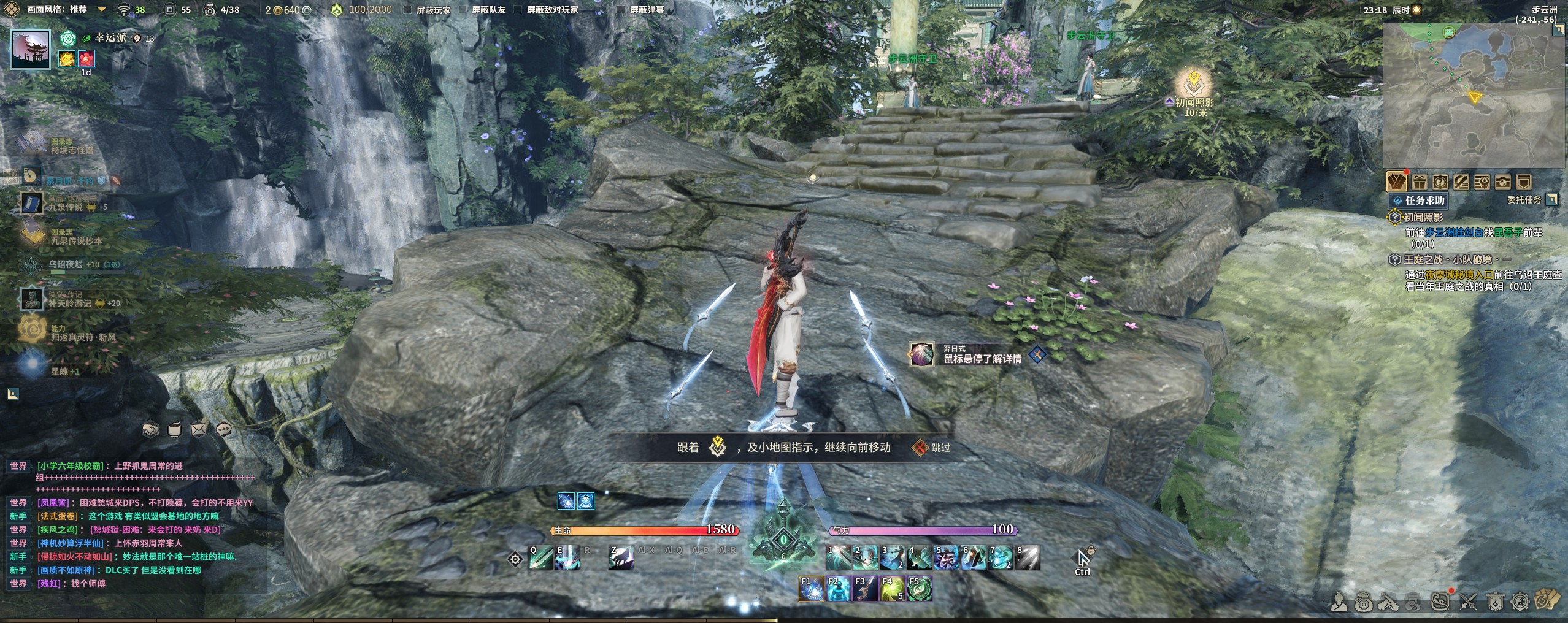Open the crossed swords menu icon
Screen dimensions: 1568x623
1467,603
